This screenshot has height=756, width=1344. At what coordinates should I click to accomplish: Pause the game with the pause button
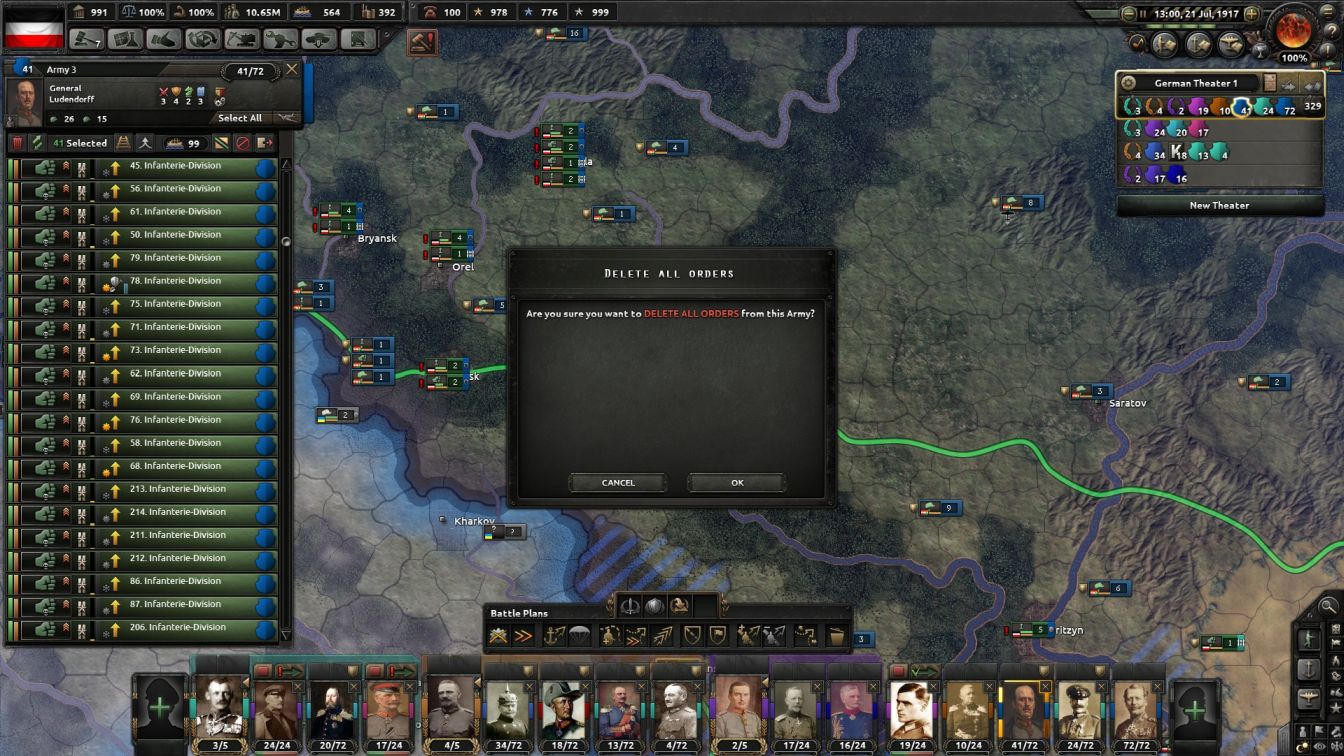click(1143, 13)
